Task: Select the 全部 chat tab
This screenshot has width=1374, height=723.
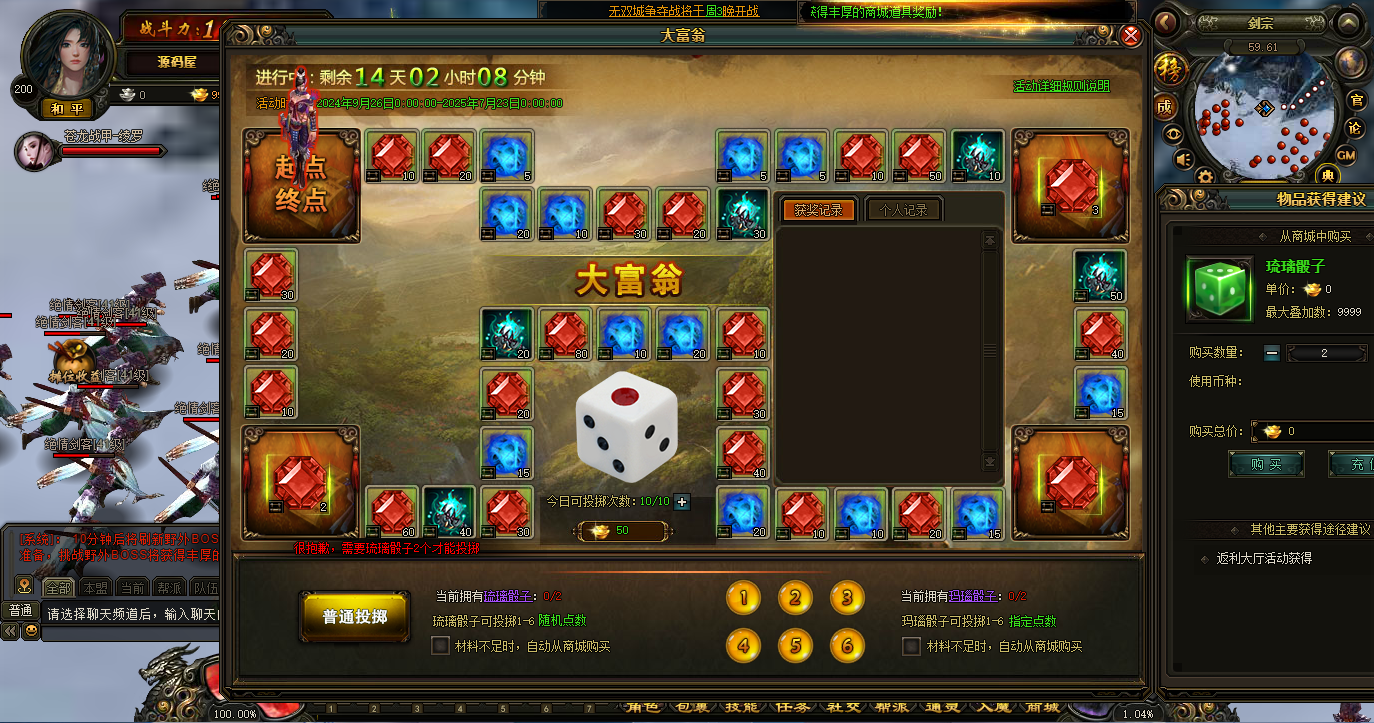Action: [x=57, y=587]
